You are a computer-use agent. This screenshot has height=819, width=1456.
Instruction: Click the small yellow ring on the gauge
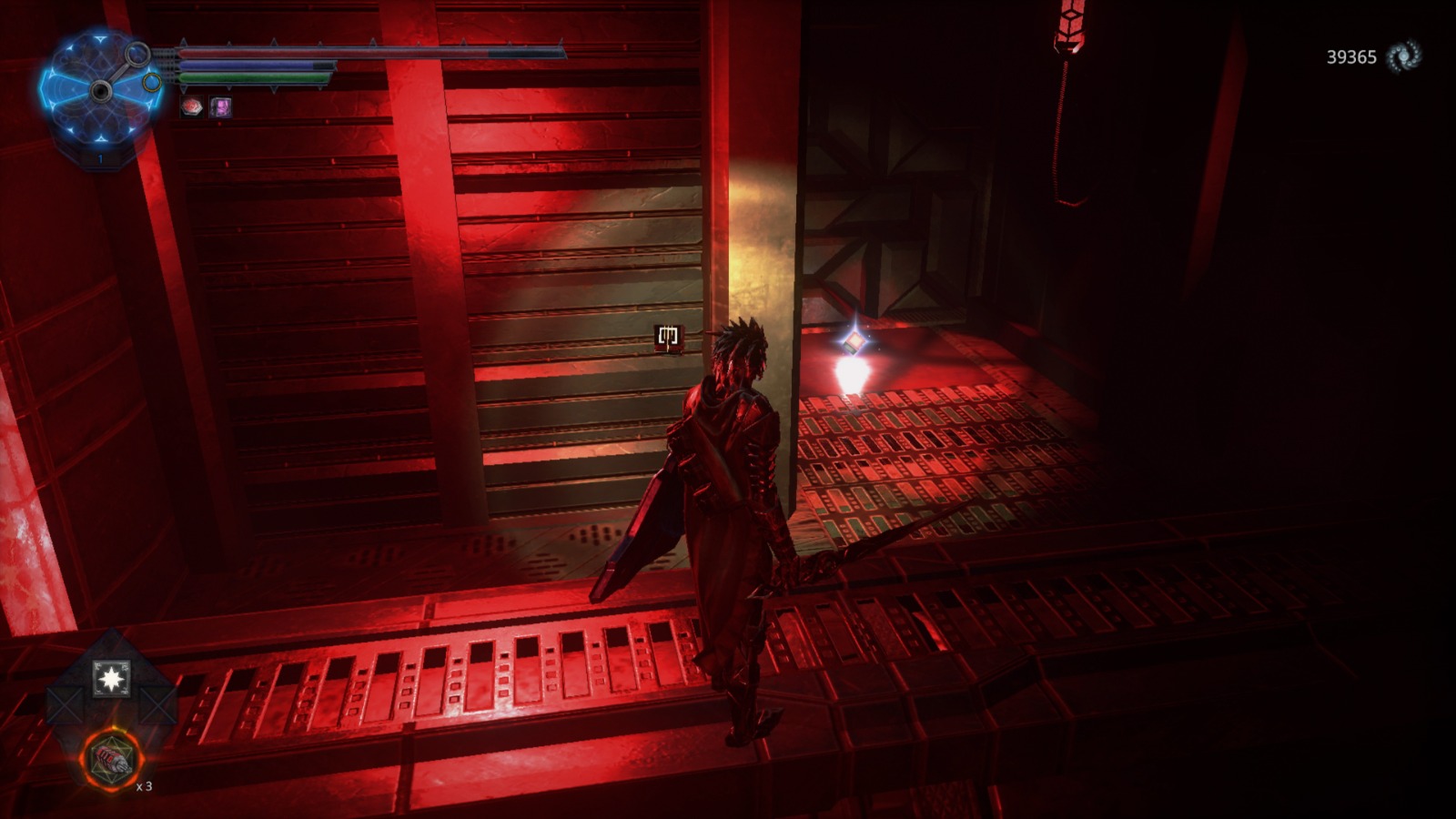pos(151,82)
